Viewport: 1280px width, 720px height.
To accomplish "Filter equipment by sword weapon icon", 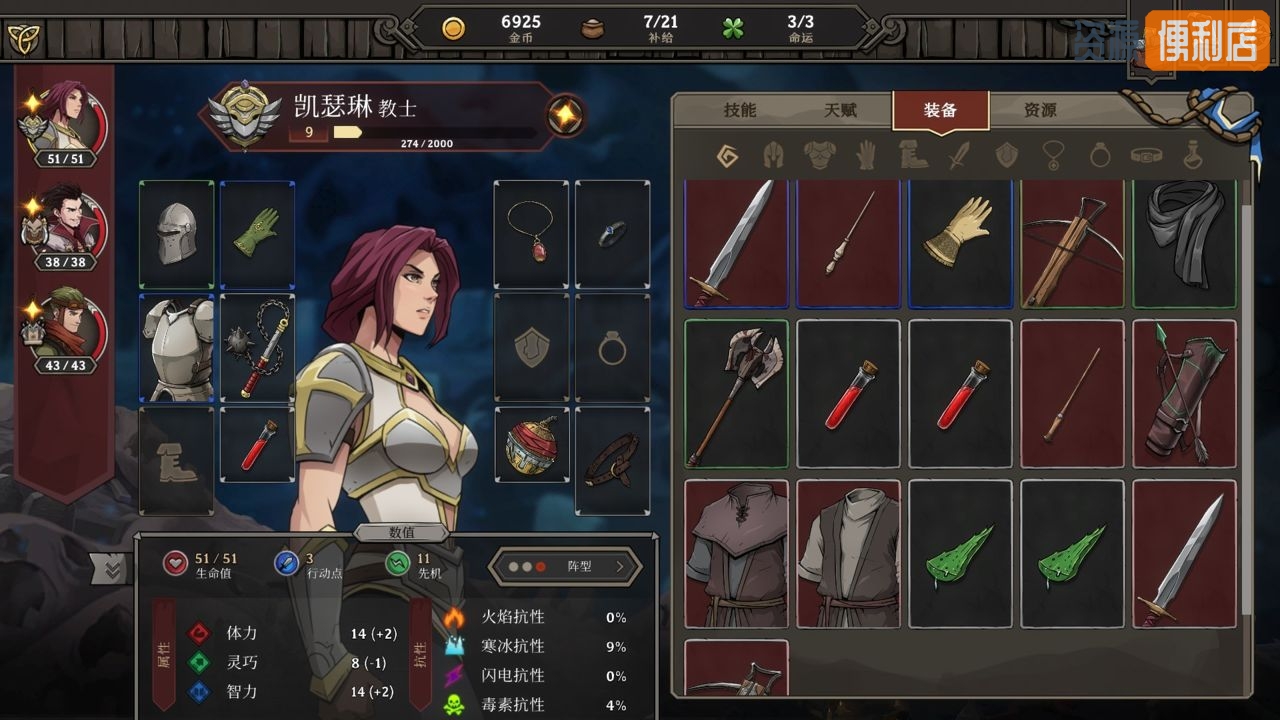I will point(959,155).
